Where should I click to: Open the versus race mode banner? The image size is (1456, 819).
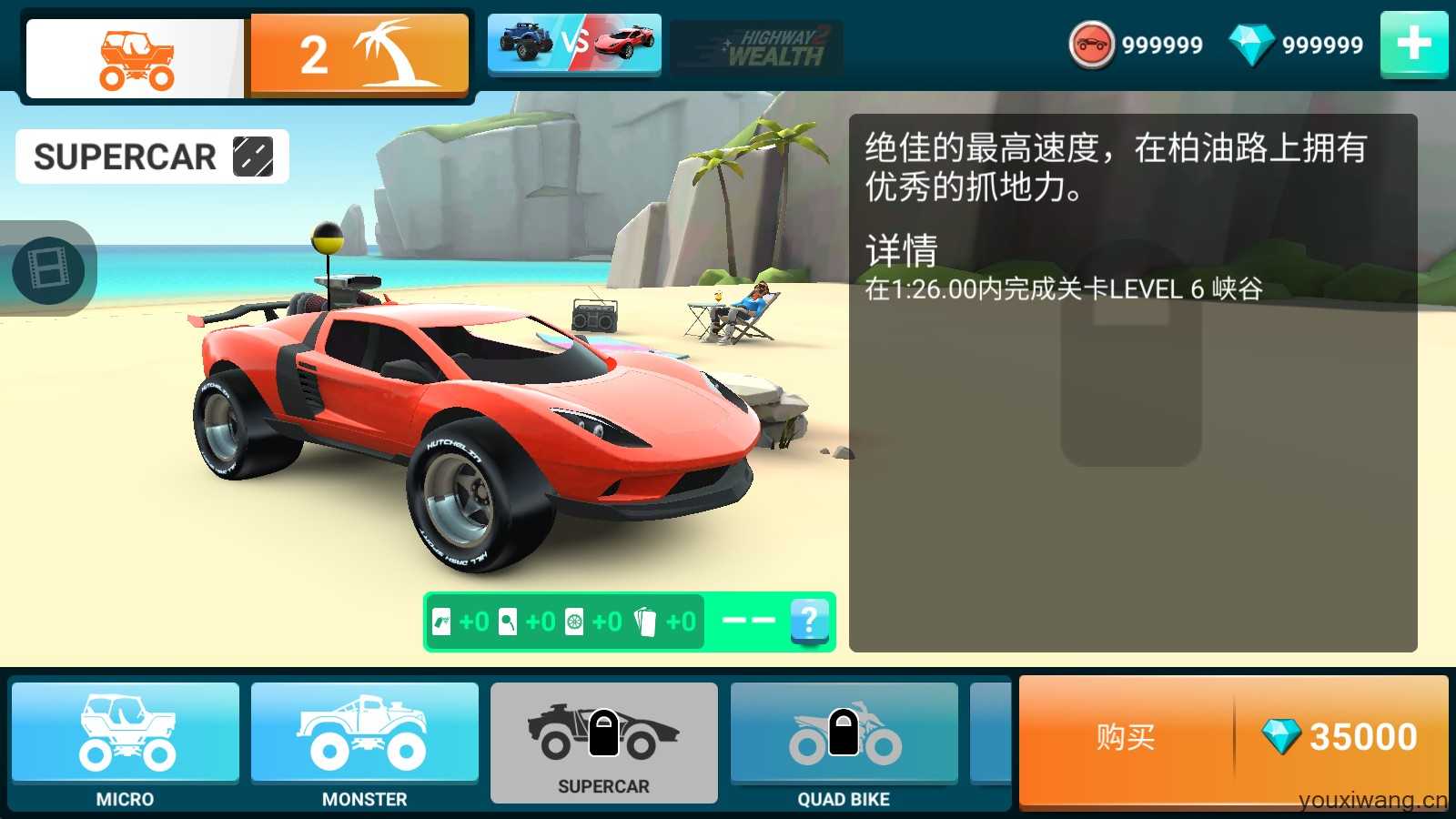coord(574,44)
